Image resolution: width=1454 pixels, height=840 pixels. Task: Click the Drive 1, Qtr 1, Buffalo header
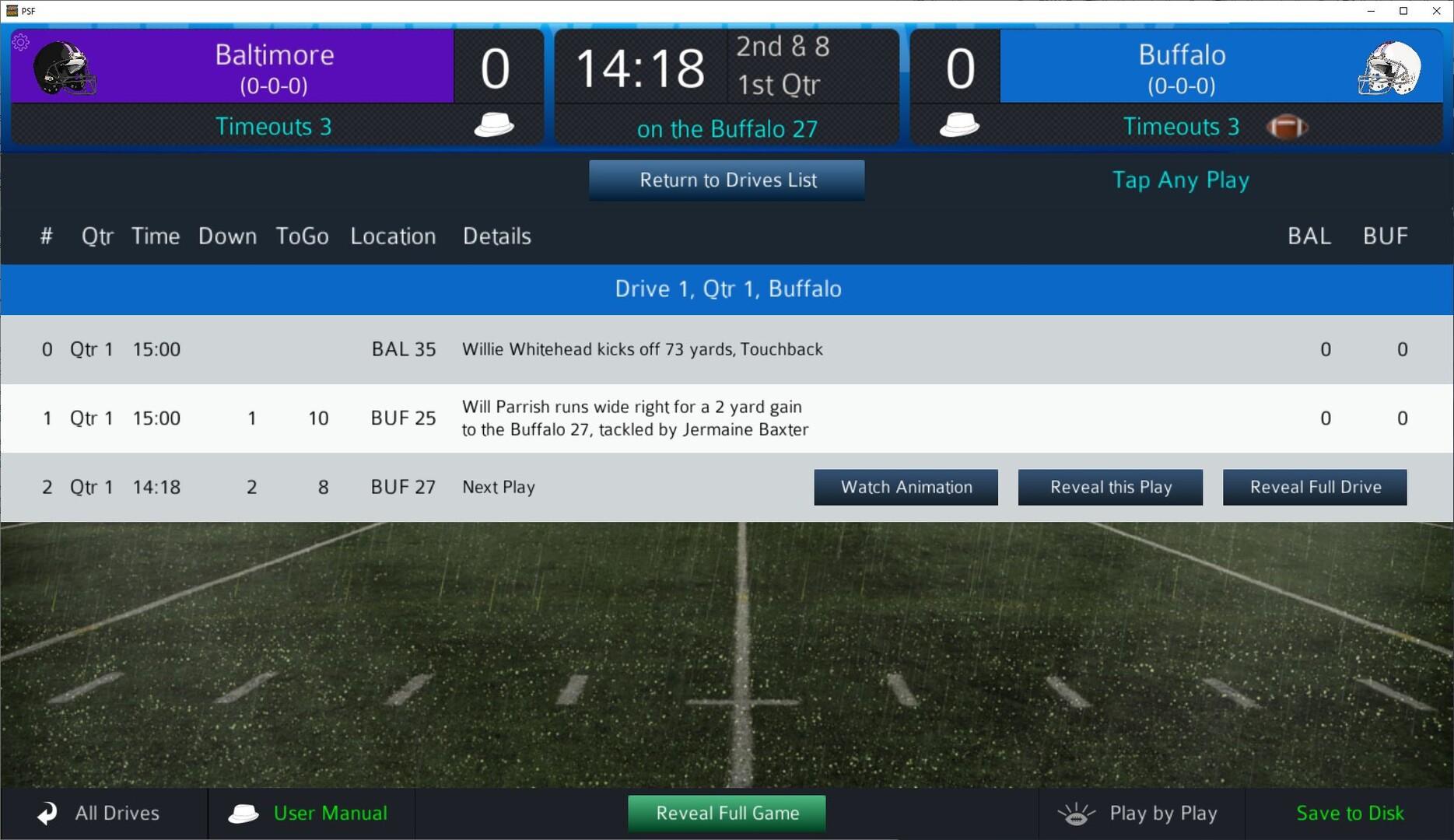(x=727, y=289)
